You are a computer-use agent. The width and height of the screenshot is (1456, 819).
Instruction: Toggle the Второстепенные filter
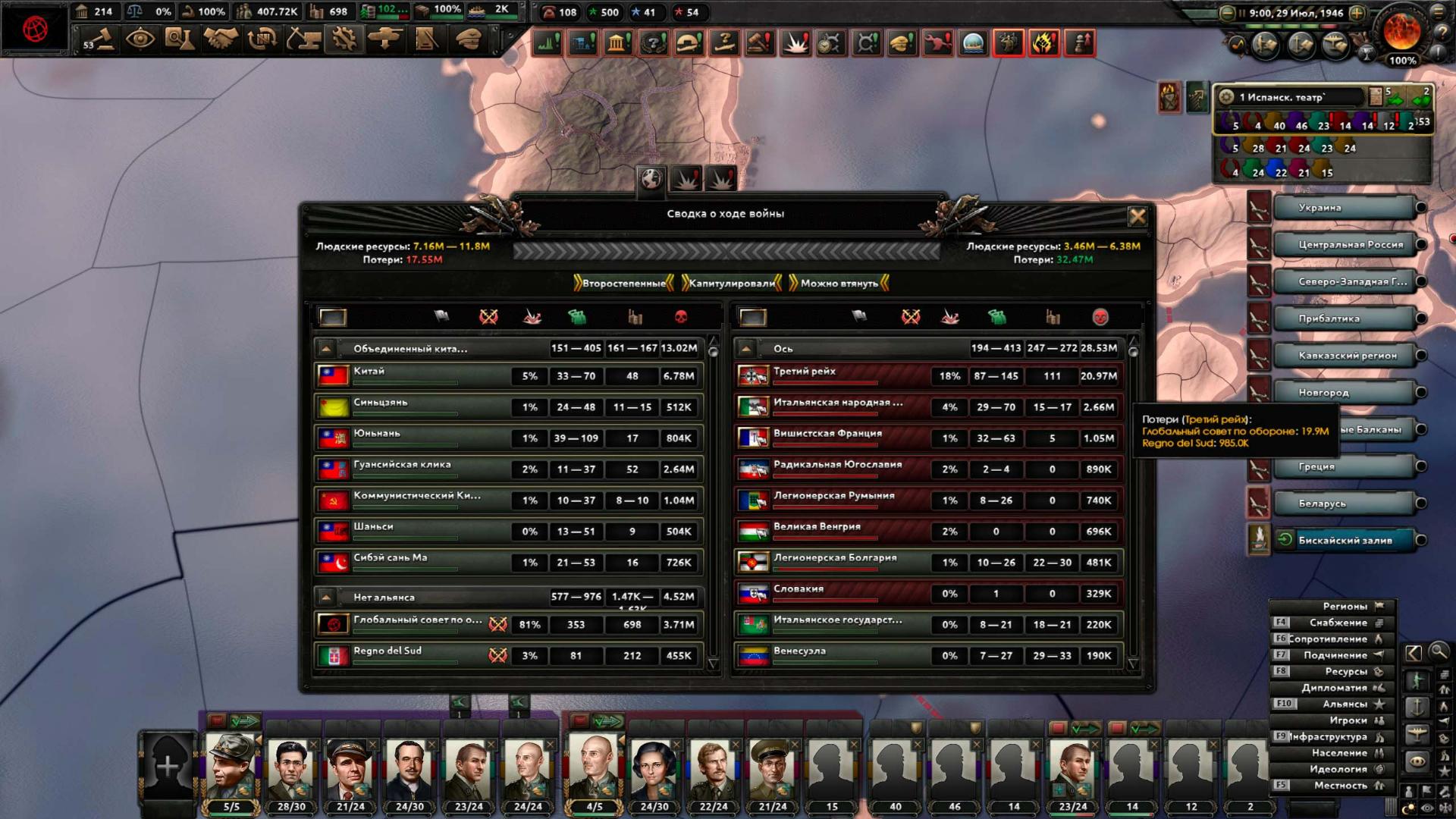click(623, 284)
